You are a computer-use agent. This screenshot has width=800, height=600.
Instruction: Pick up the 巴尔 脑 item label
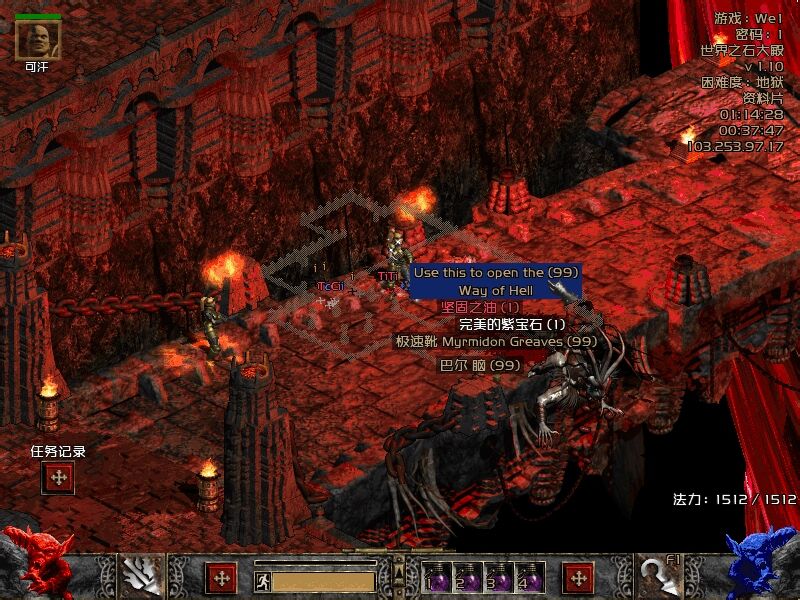click(481, 366)
